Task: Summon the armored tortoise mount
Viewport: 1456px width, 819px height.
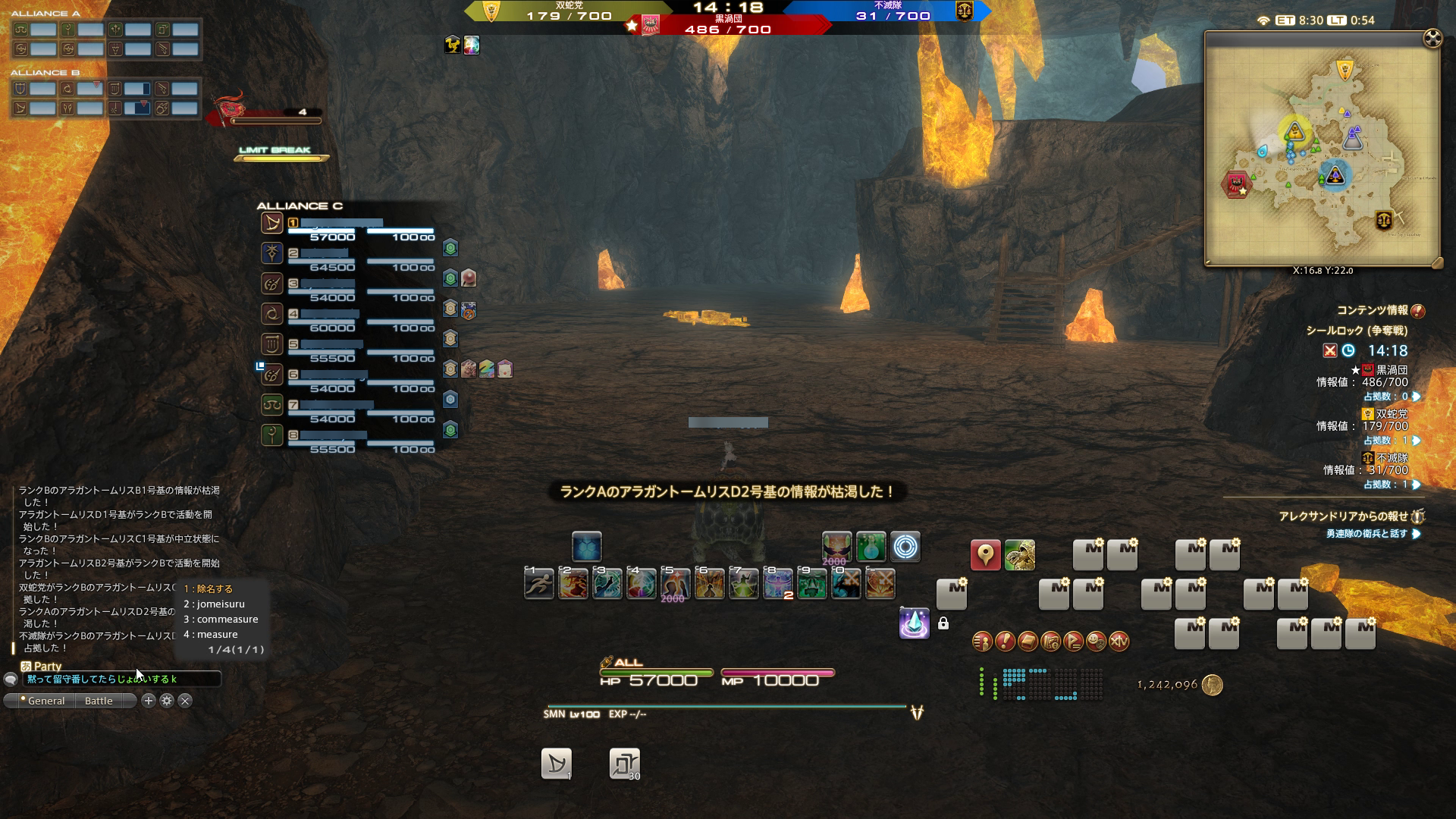Action: pyautogui.click(x=1020, y=556)
